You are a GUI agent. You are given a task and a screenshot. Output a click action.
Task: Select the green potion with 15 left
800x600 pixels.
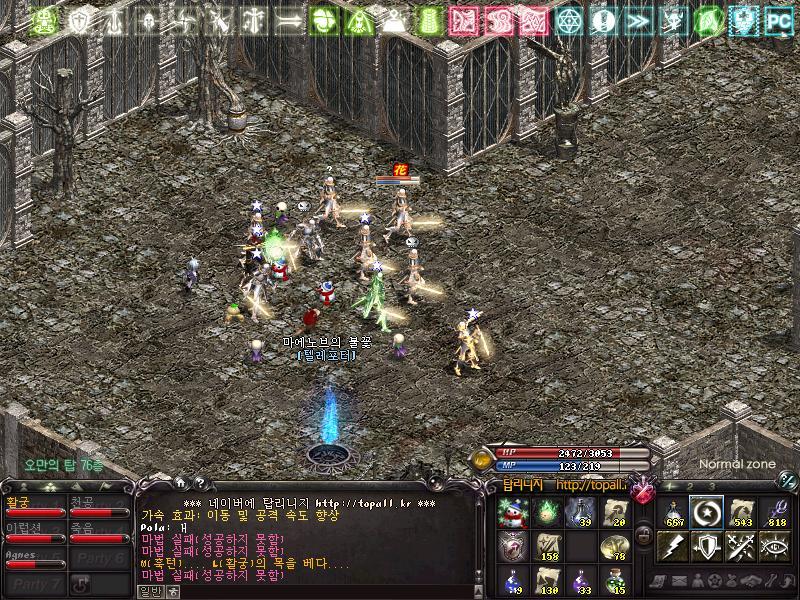coord(614,578)
